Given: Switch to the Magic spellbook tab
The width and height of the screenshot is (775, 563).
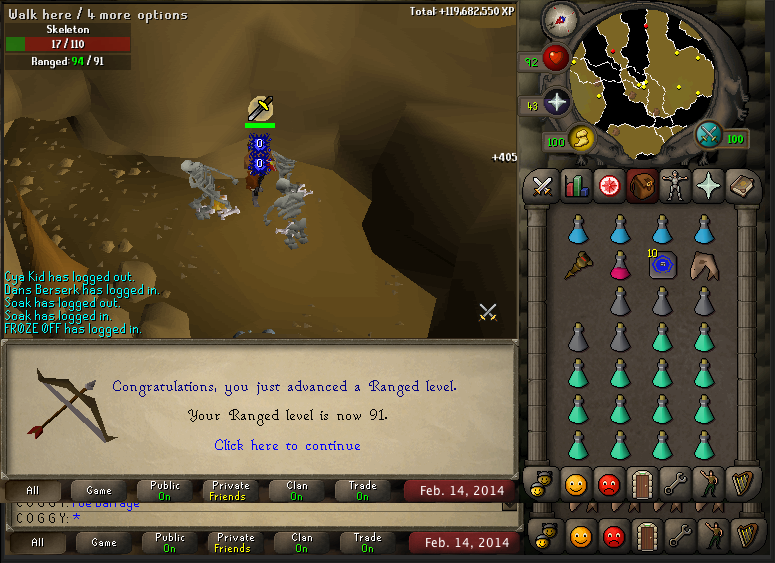Looking at the screenshot, I should point(740,185).
